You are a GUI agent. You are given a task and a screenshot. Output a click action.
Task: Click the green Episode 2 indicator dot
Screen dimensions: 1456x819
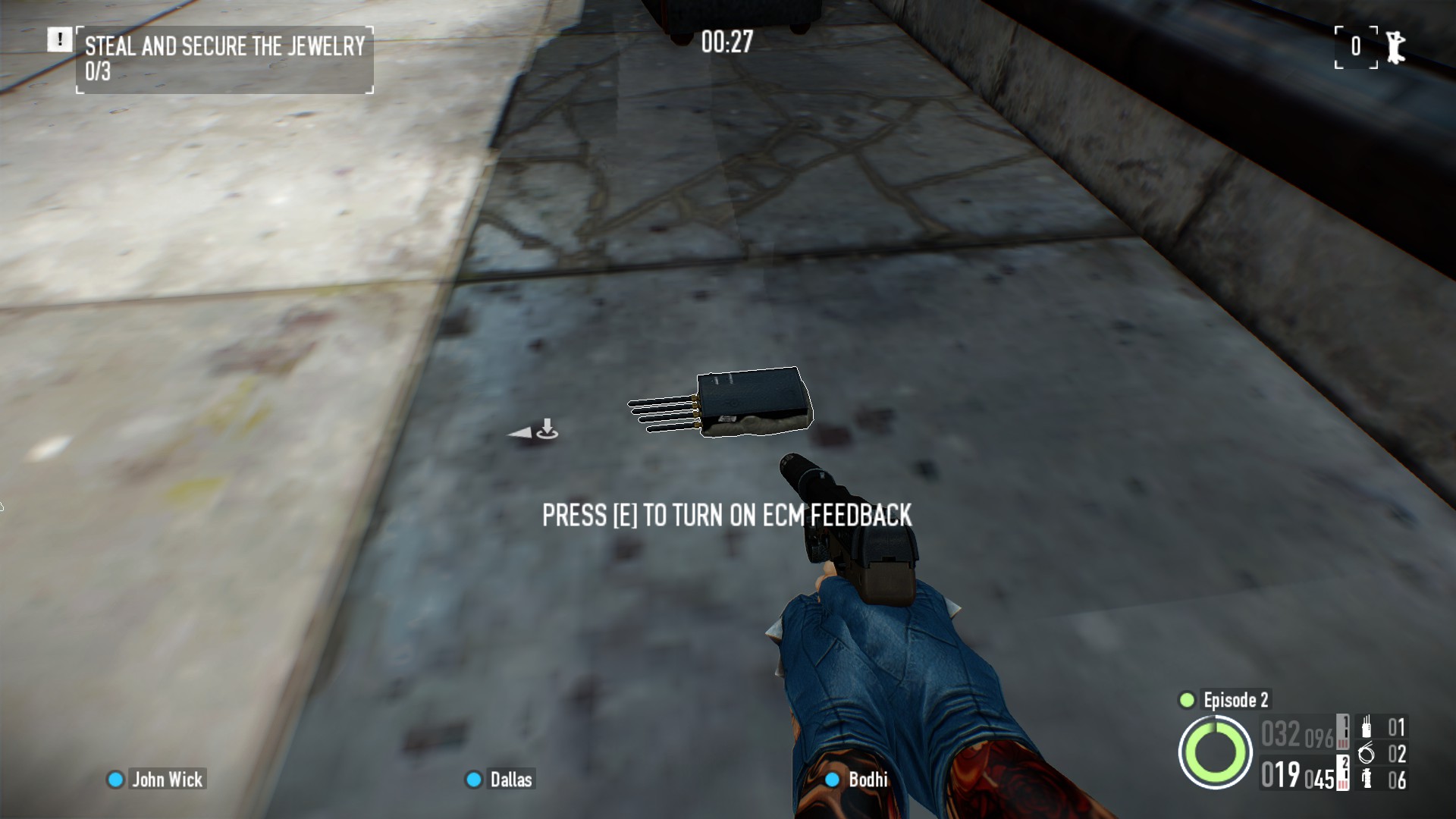(1188, 700)
